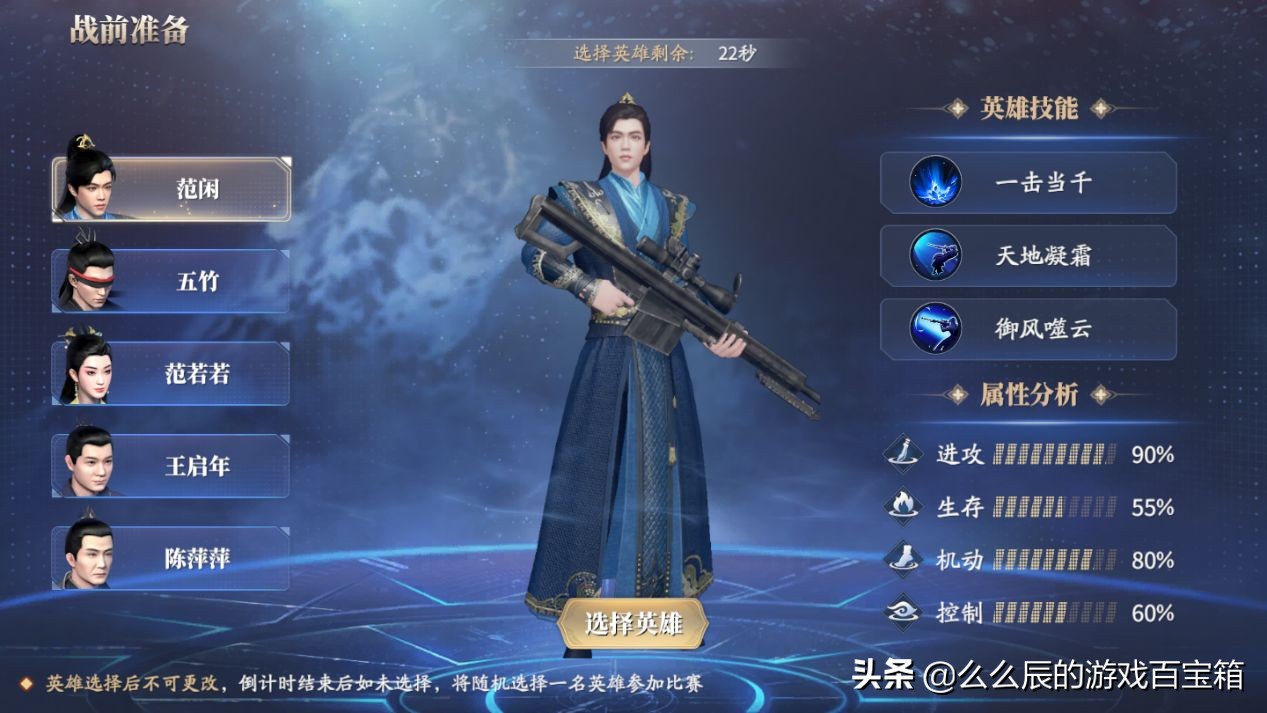Open the 天地凝霜 skill details
1267x713 pixels.
1028,256
